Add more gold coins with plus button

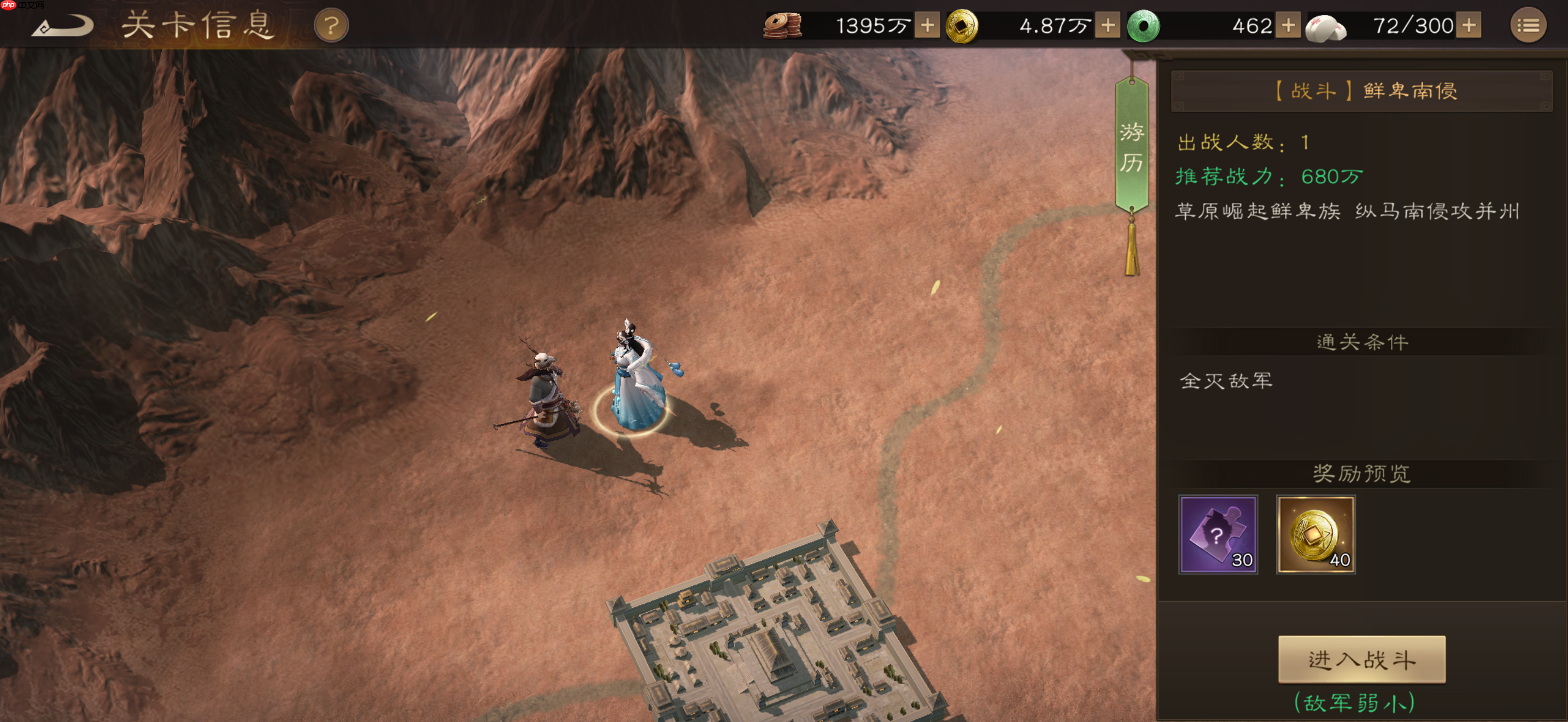[x=1108, y=26]
